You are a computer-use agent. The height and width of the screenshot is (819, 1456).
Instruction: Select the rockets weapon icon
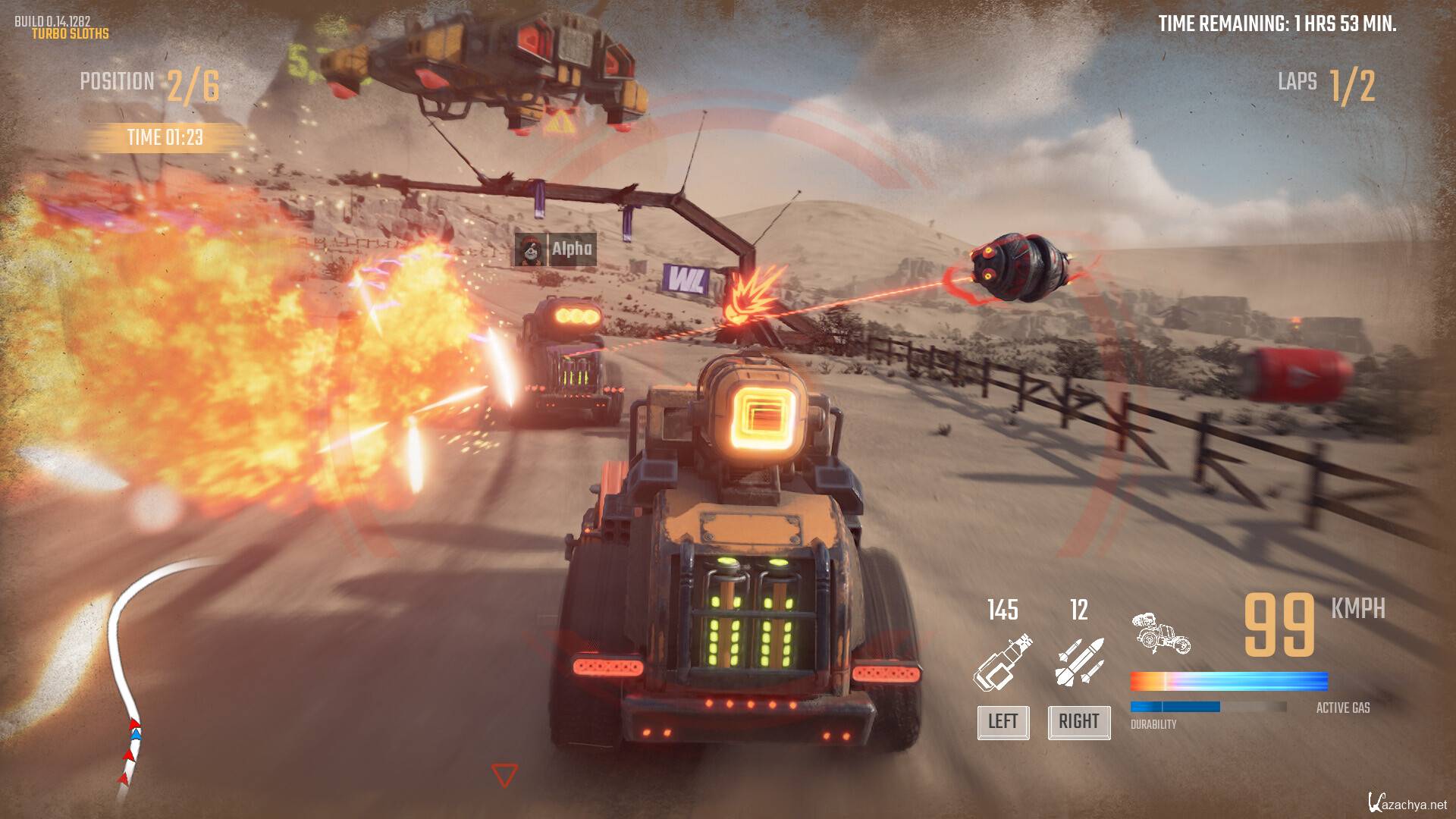pyautogui.click(x=1079, y=663)
